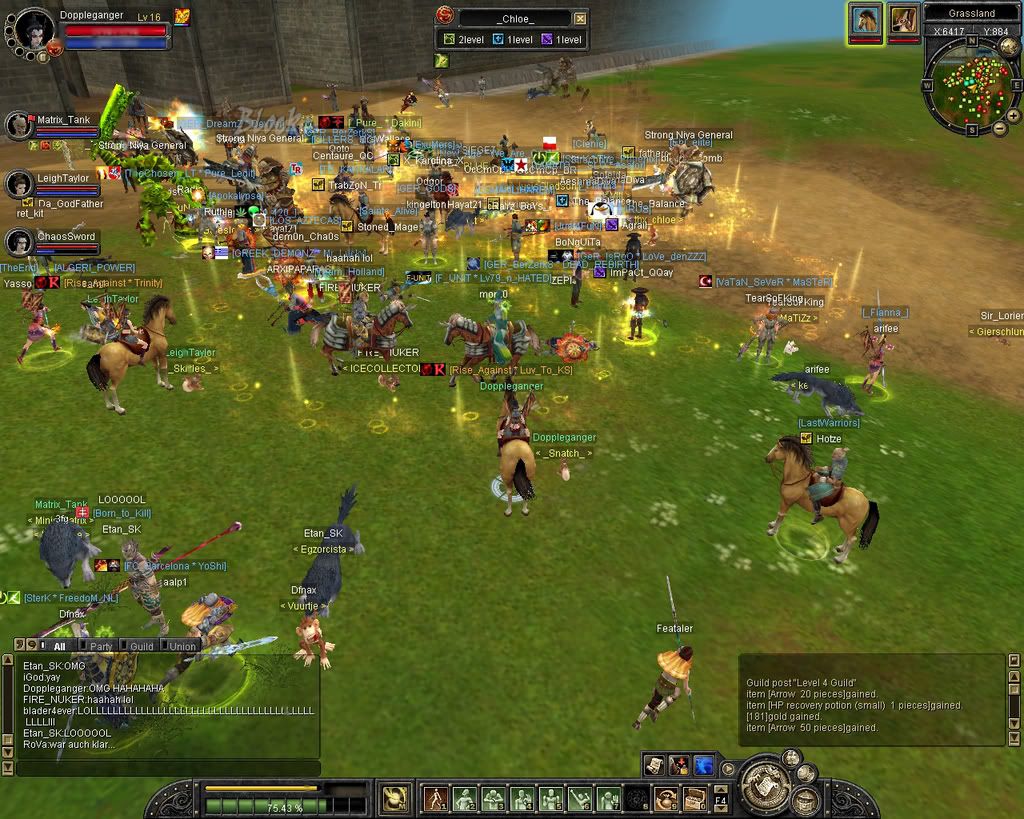Select the Union chat tab
Viewport: 1024px width, 819px height.
coord(183,646)
